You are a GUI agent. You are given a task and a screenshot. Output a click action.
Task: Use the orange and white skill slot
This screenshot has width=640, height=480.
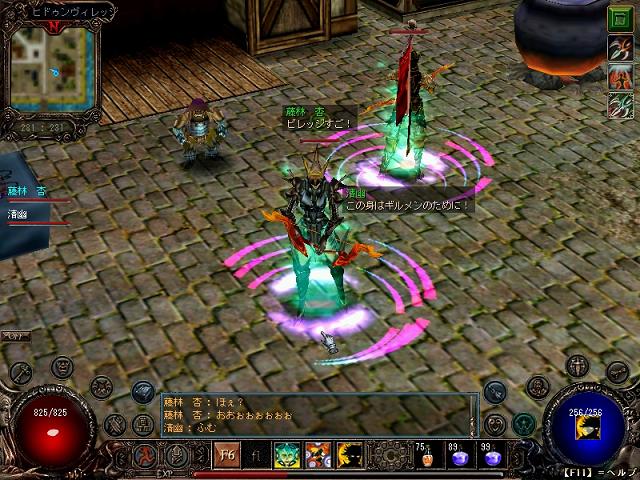click(x=318, y=454)
